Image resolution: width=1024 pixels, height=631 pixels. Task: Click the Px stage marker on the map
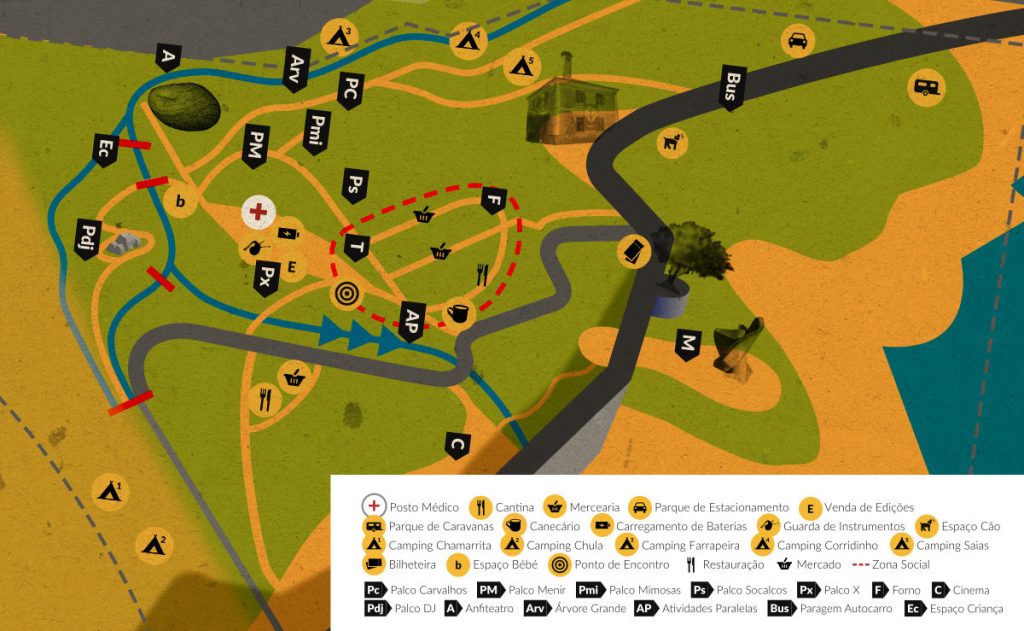(265, 277)
